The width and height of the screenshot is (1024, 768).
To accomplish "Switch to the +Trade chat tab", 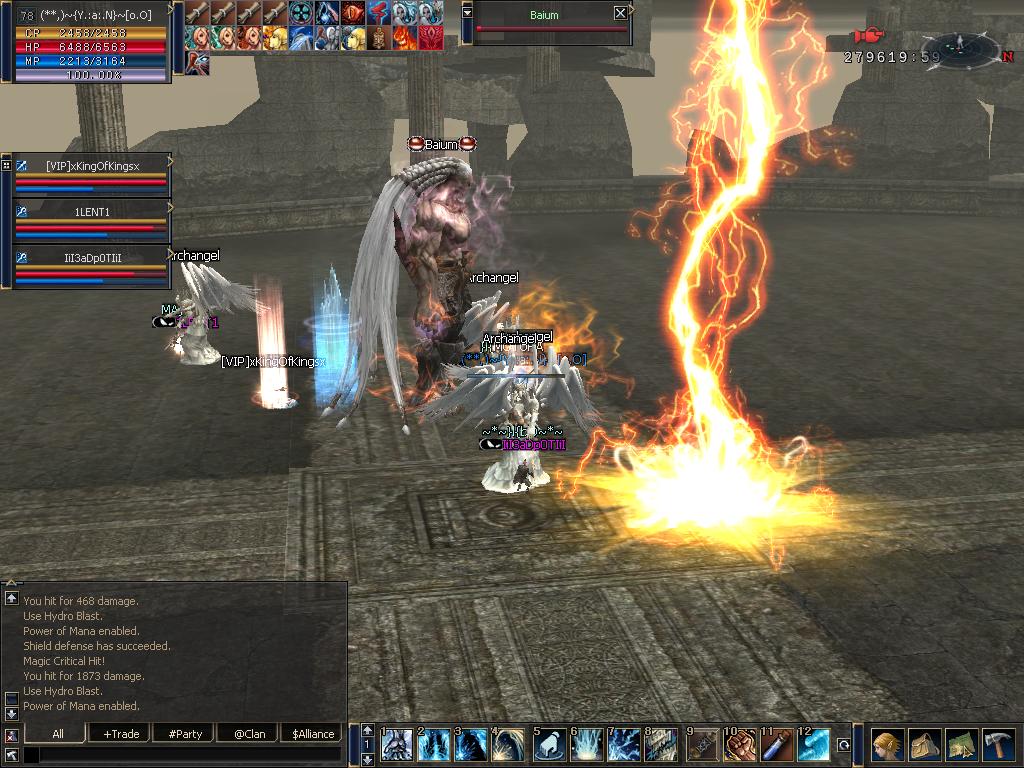I will [121, 733].
